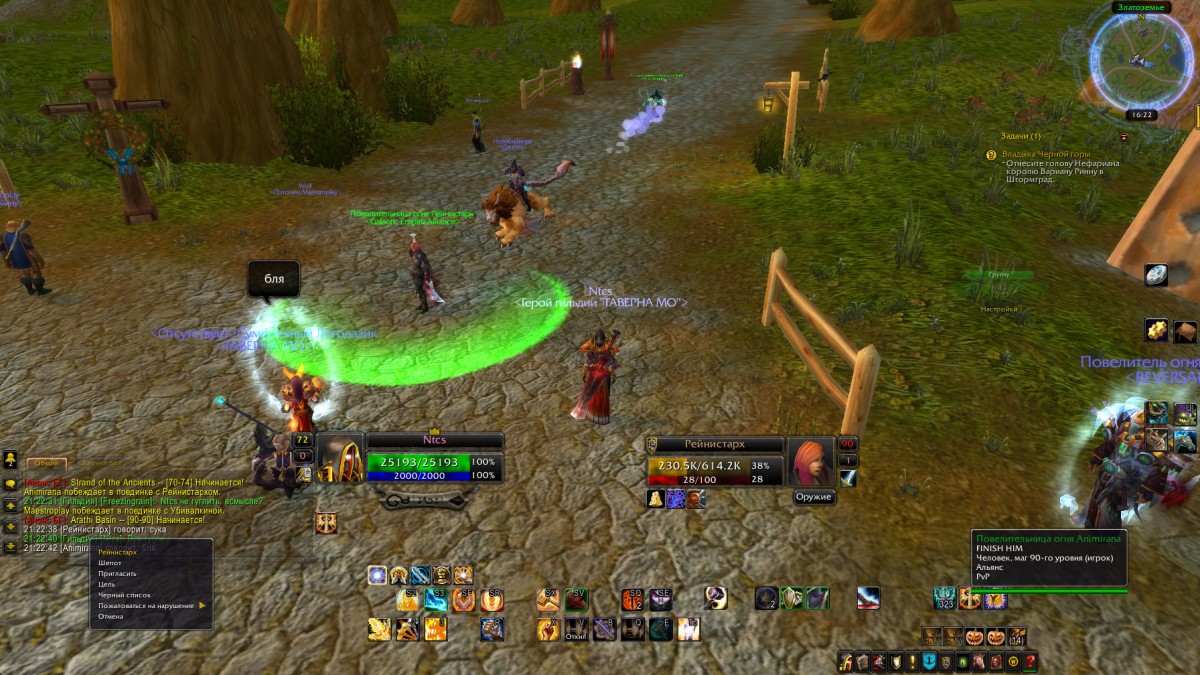Use the hammer ability icon
Image resolution: width=1200 pixels, height=675 pixels.
pyautogui.click(x=715, y=598)
